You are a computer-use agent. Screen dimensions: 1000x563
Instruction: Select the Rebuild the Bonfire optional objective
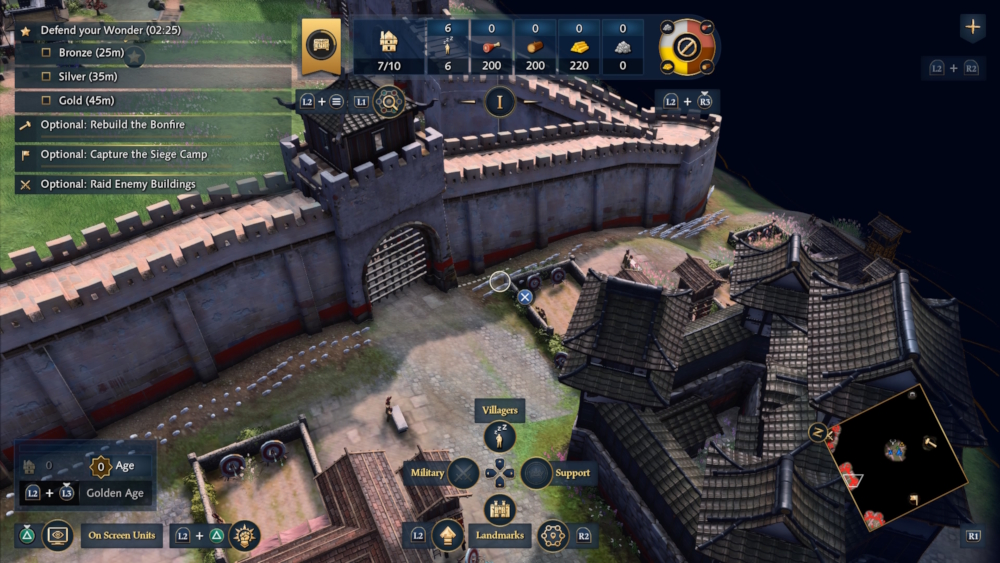(x=112, y=125)
